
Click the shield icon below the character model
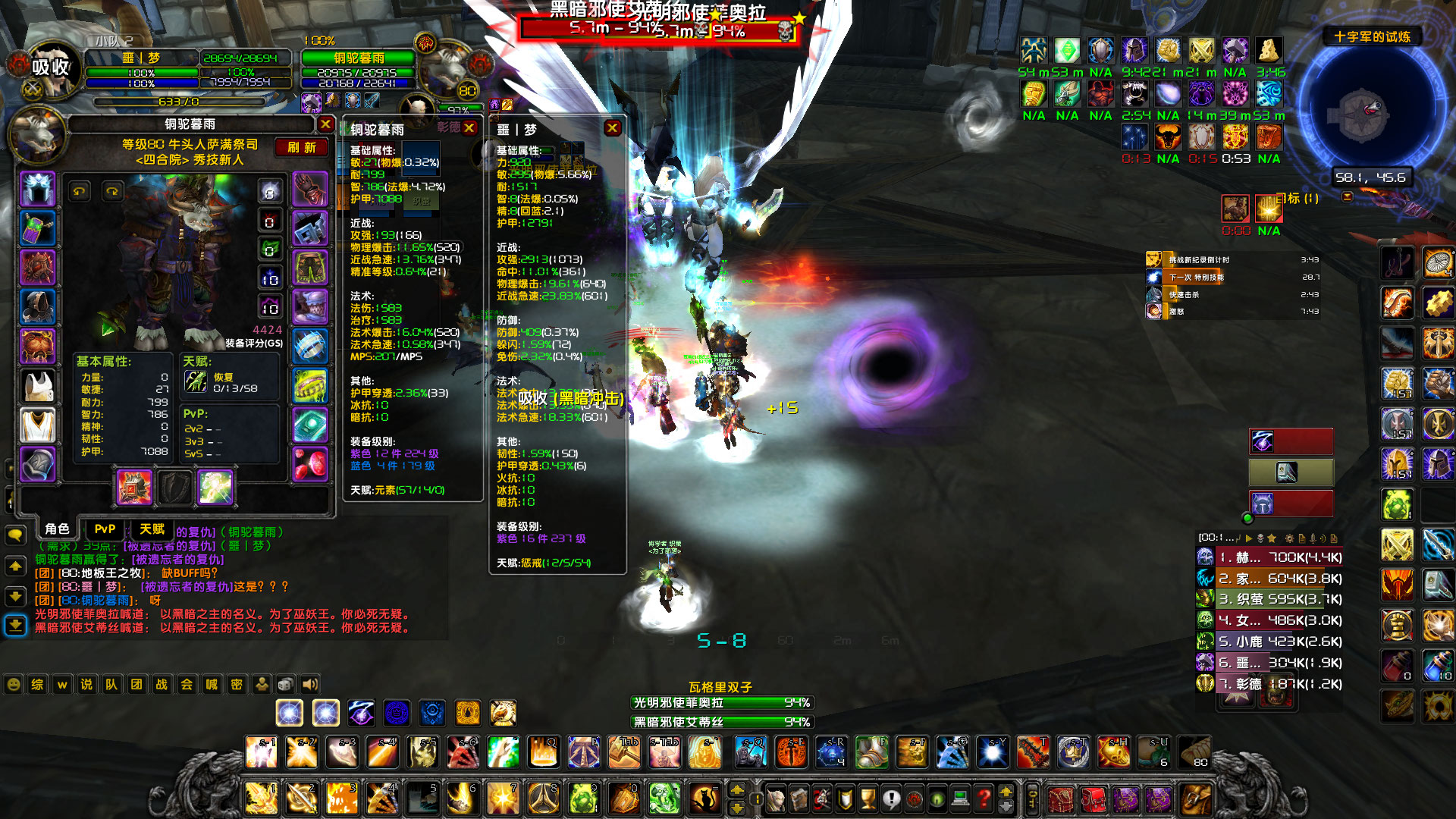tap(176, 488)
